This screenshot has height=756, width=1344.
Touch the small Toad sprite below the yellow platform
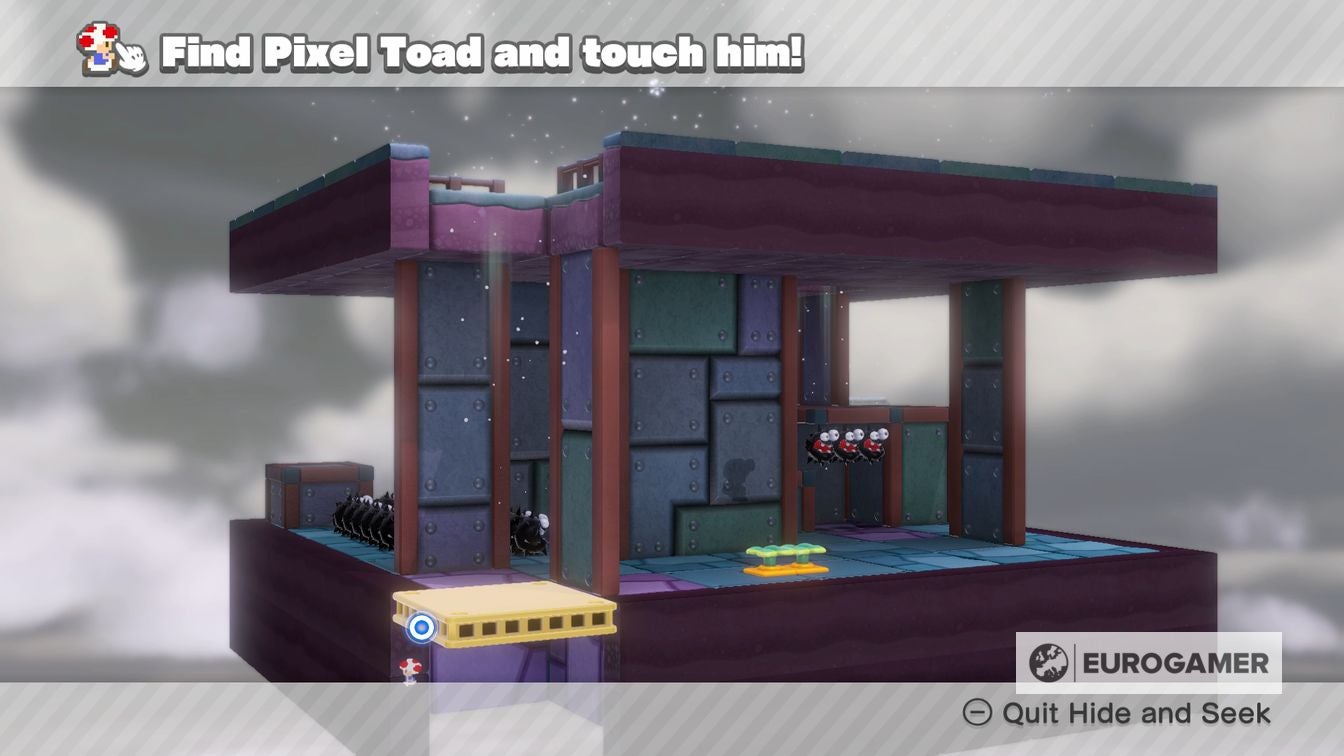[411, 669]
